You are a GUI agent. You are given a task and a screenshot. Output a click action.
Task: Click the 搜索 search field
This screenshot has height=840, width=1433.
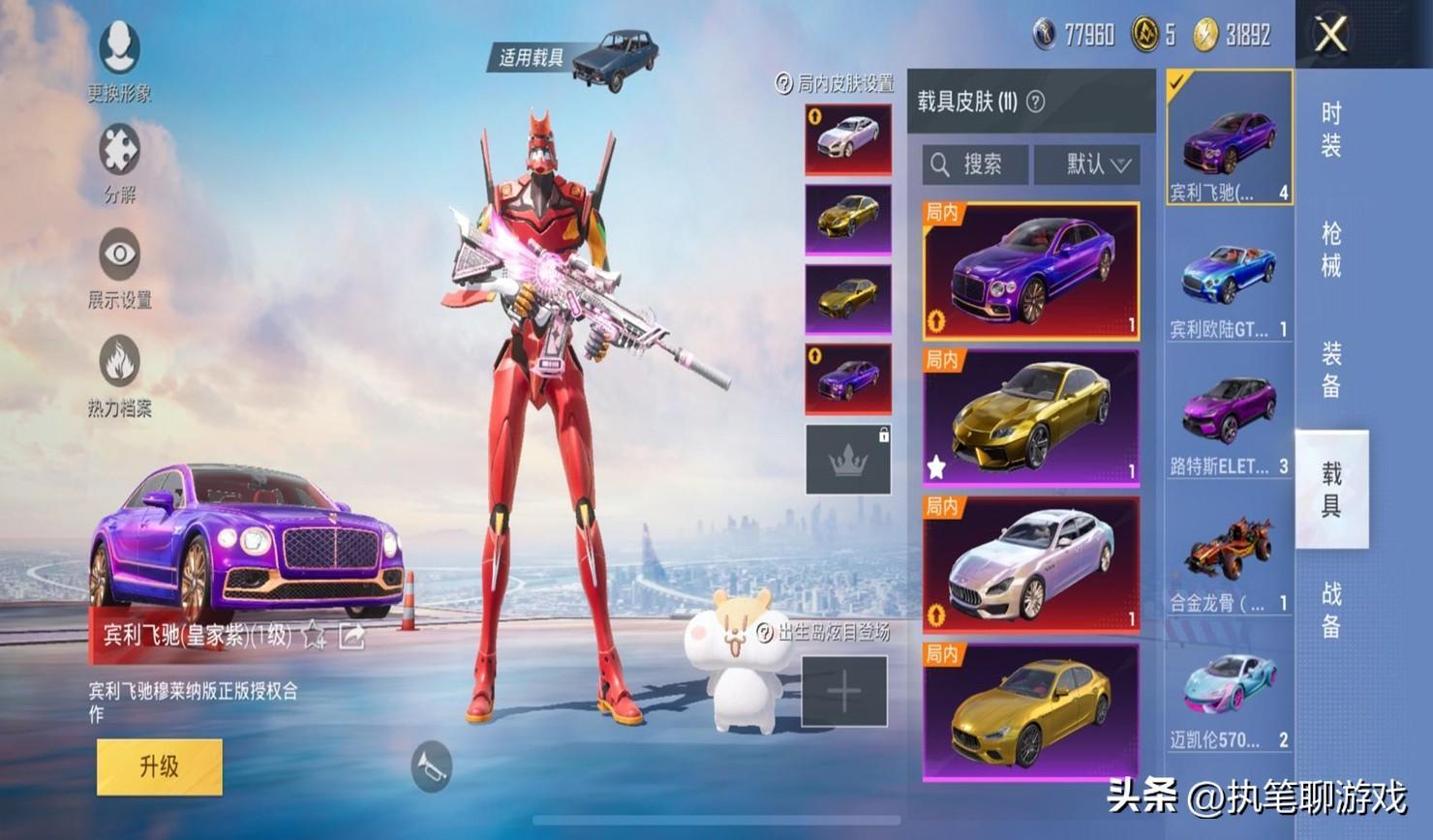click(975, 165)
